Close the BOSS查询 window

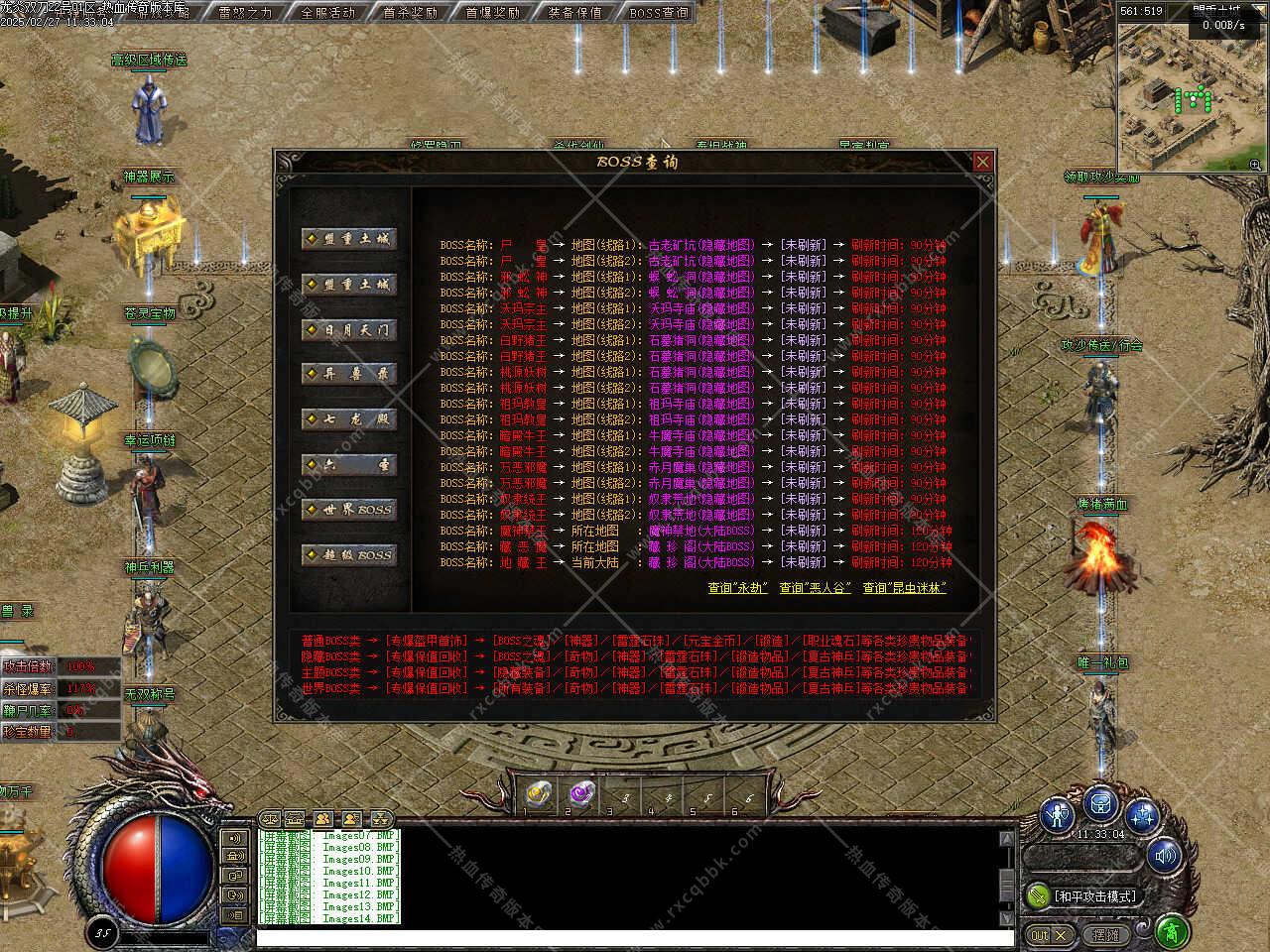pyautogui.click(x=982, y=162)
